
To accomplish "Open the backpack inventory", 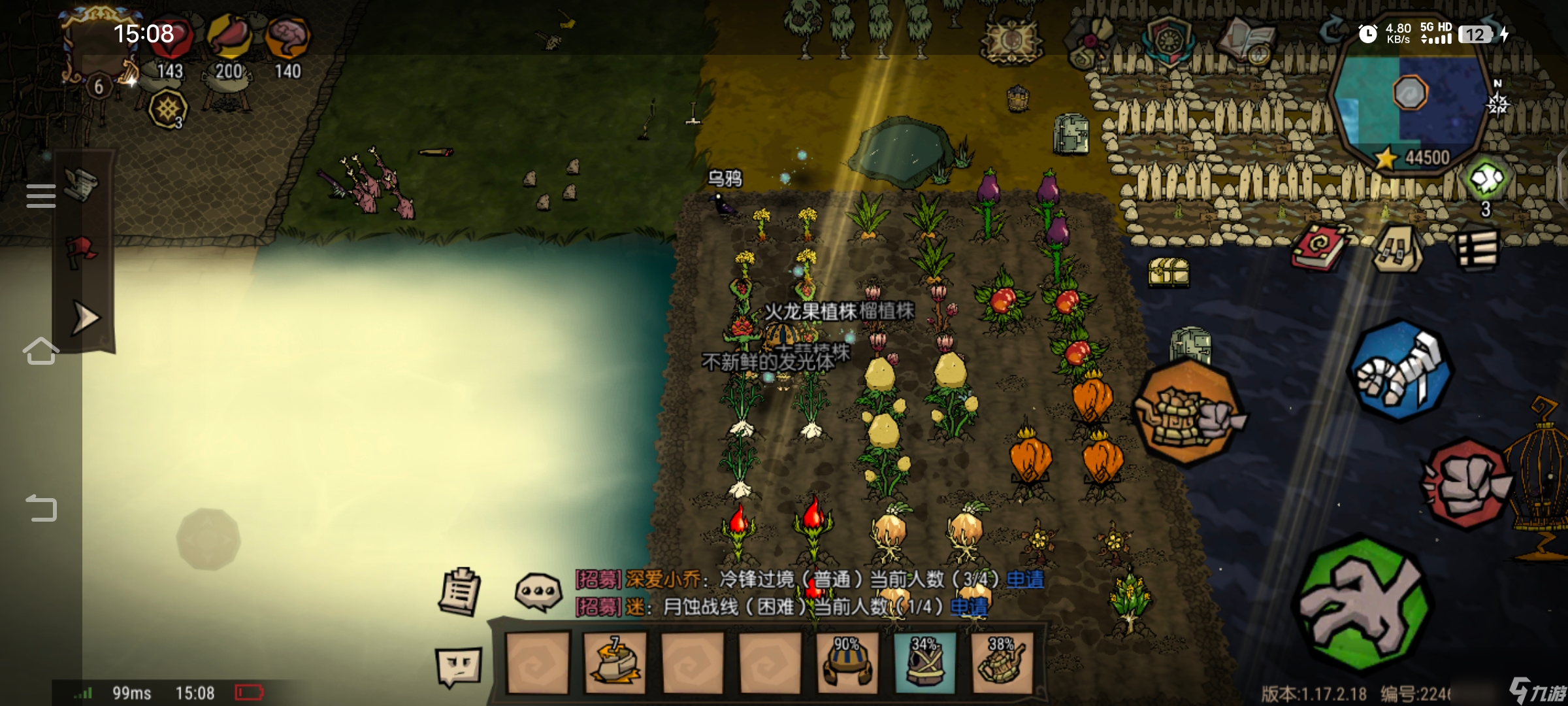I will [x=1397, y=248].
